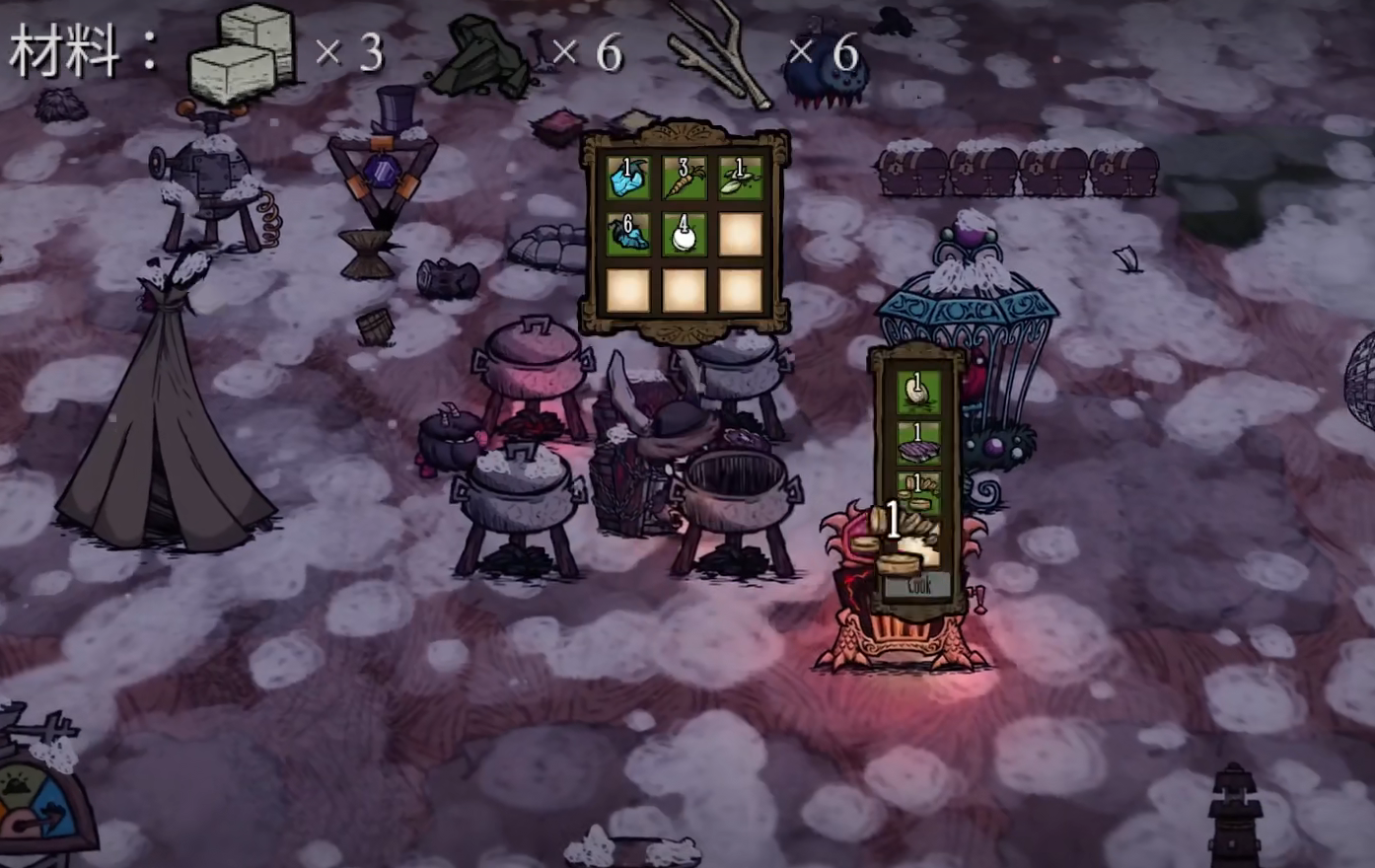The height and width of the screenshot is (868, 1375).
Task: Select the purple monster meat ingredient slot
Action: coord(918,443)
